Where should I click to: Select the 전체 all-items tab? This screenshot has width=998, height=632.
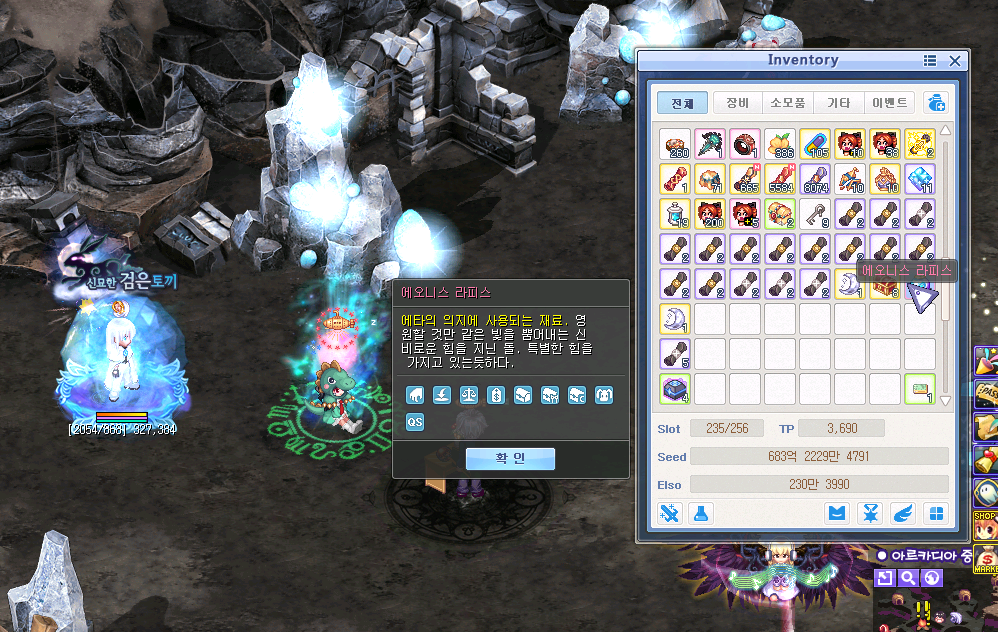point(682,103)
